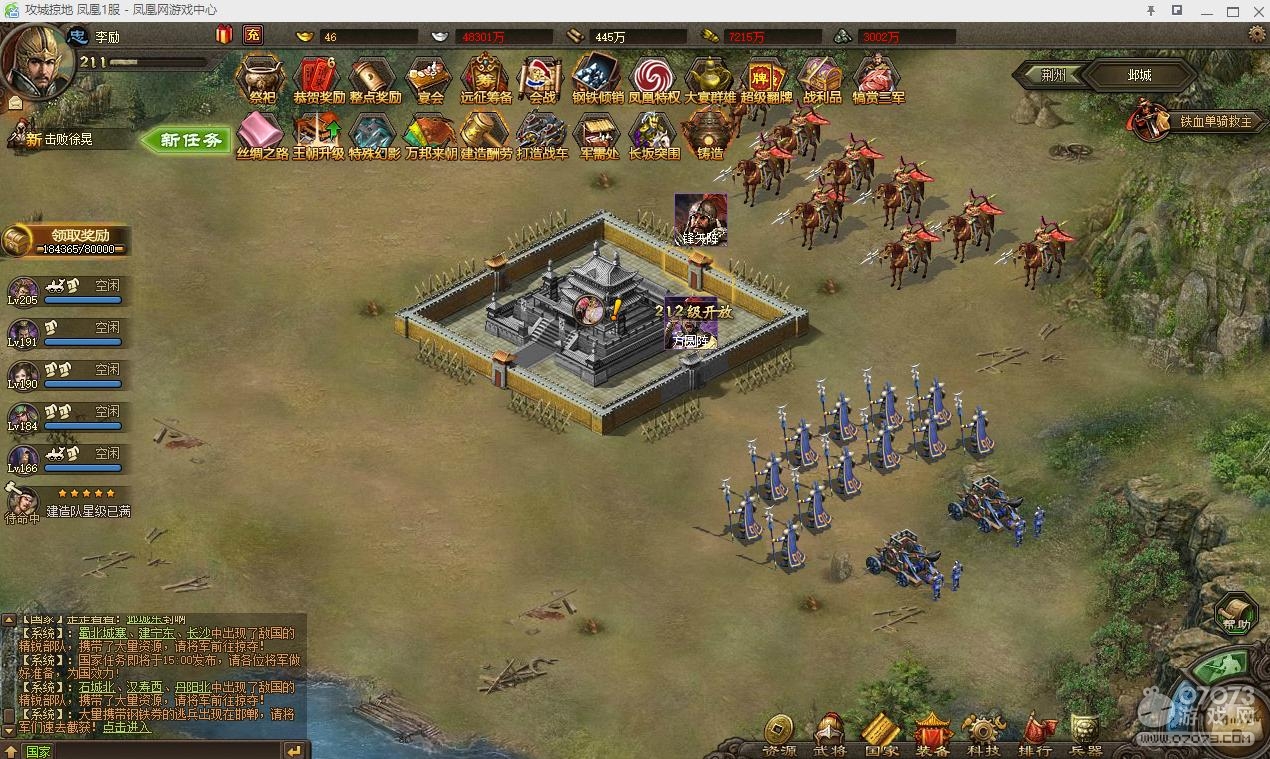Open the 帮助 help button
The width and height of the screenshot is (1270, 759).
[x=1236, y=614]
